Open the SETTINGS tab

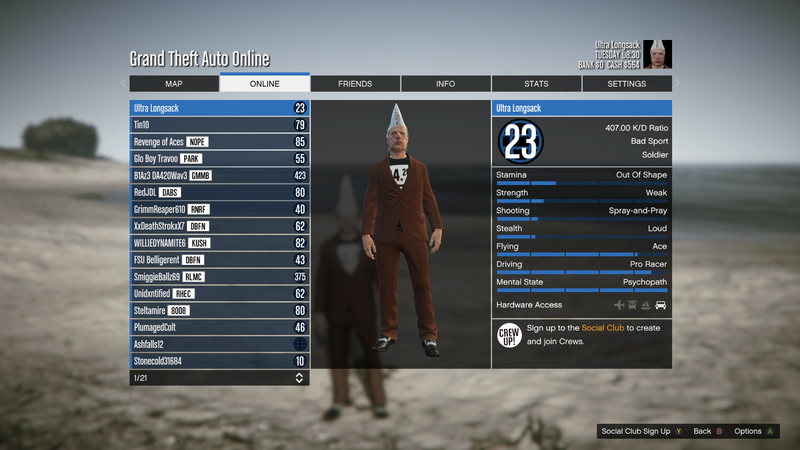pyautogui.click(x=627, y=84)
